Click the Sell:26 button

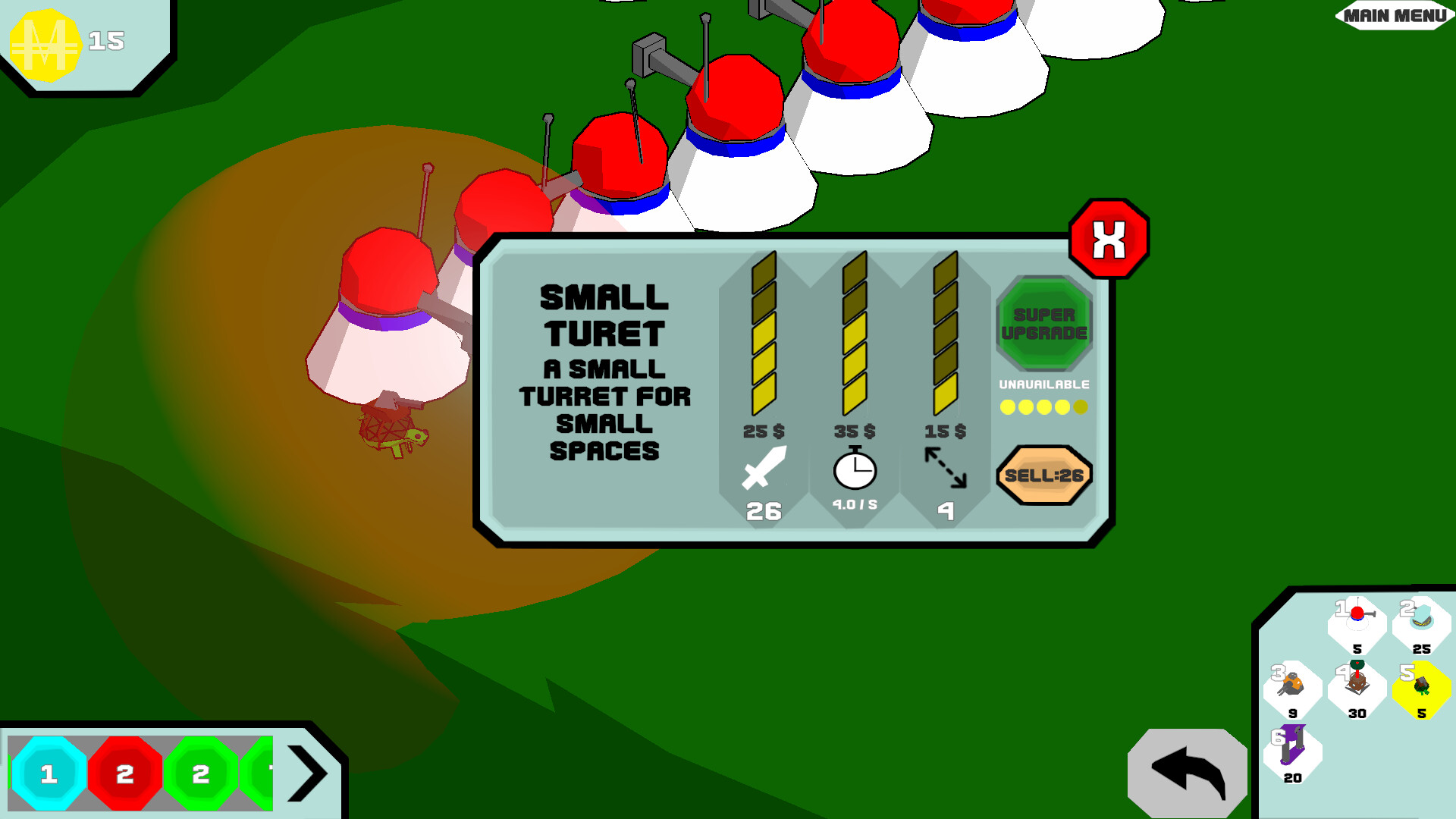[x=1044, y=474]
